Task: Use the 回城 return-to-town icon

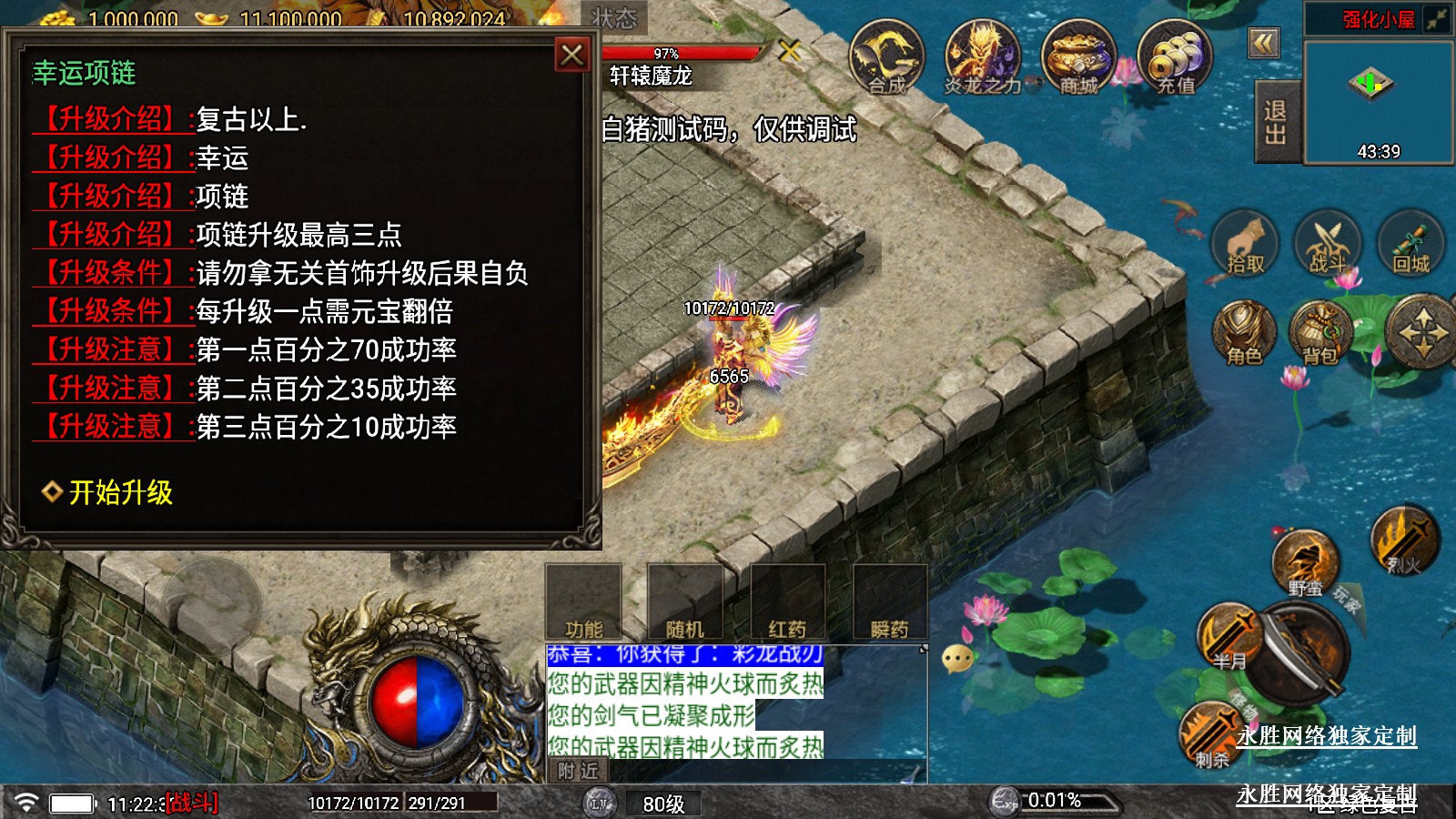Action: (x=1411, y=244)
